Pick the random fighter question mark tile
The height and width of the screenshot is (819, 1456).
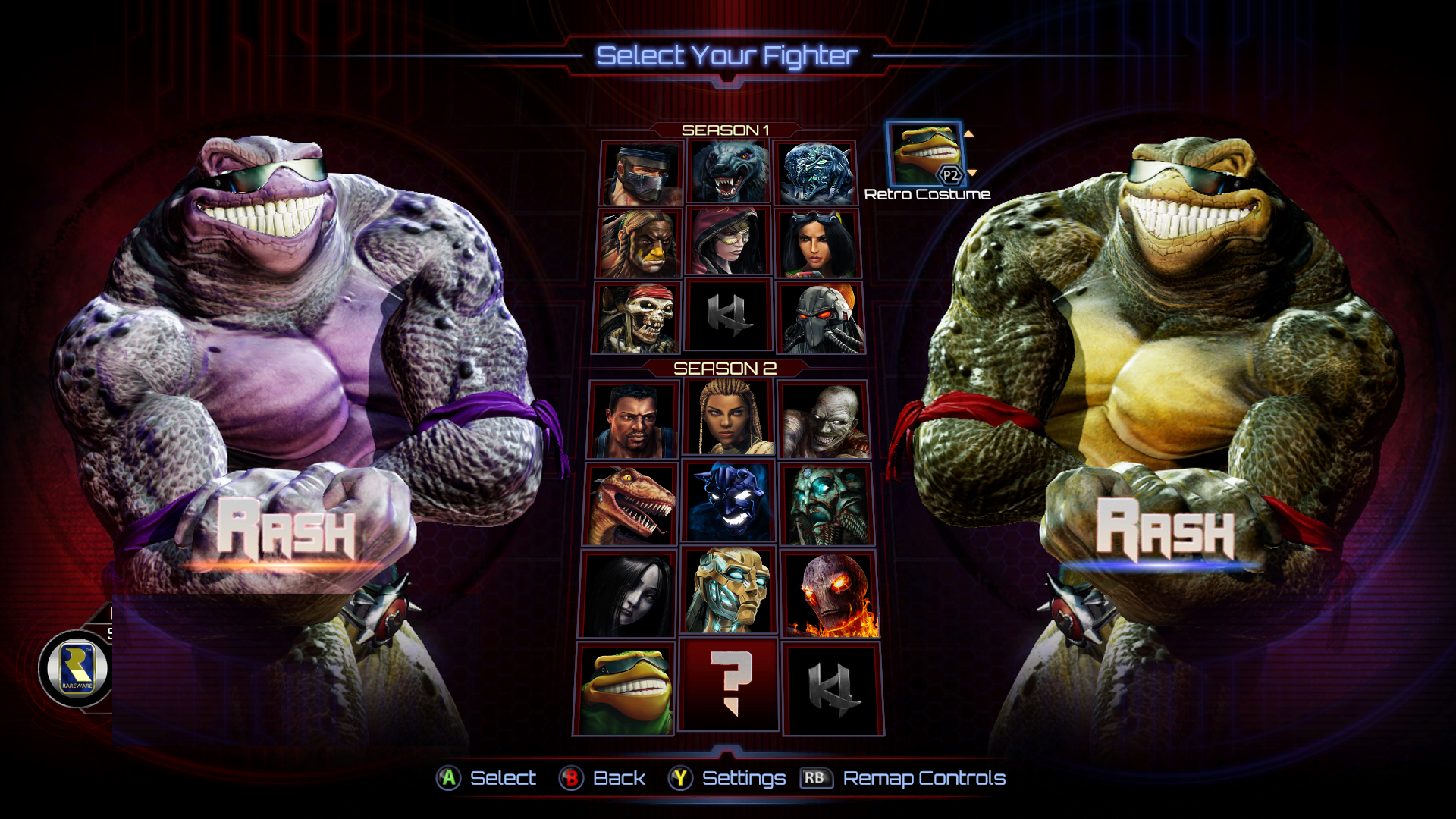tap(729, 685)
